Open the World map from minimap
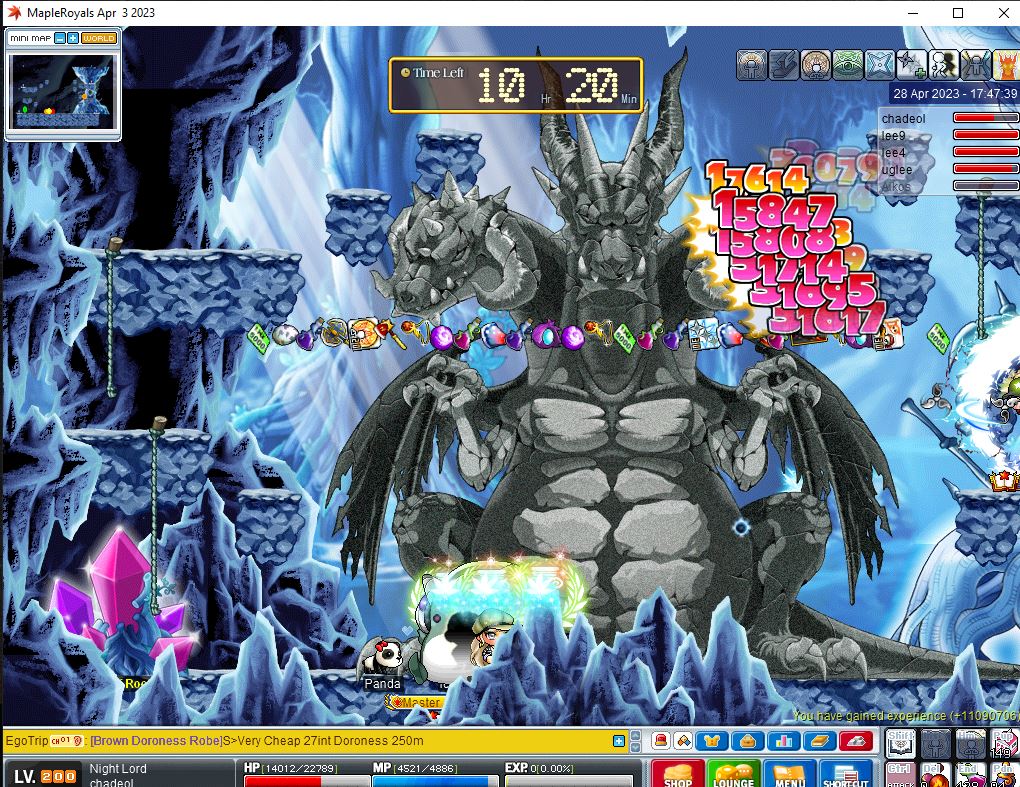Viewport: 1020px width, 787px height. [99, 38]
